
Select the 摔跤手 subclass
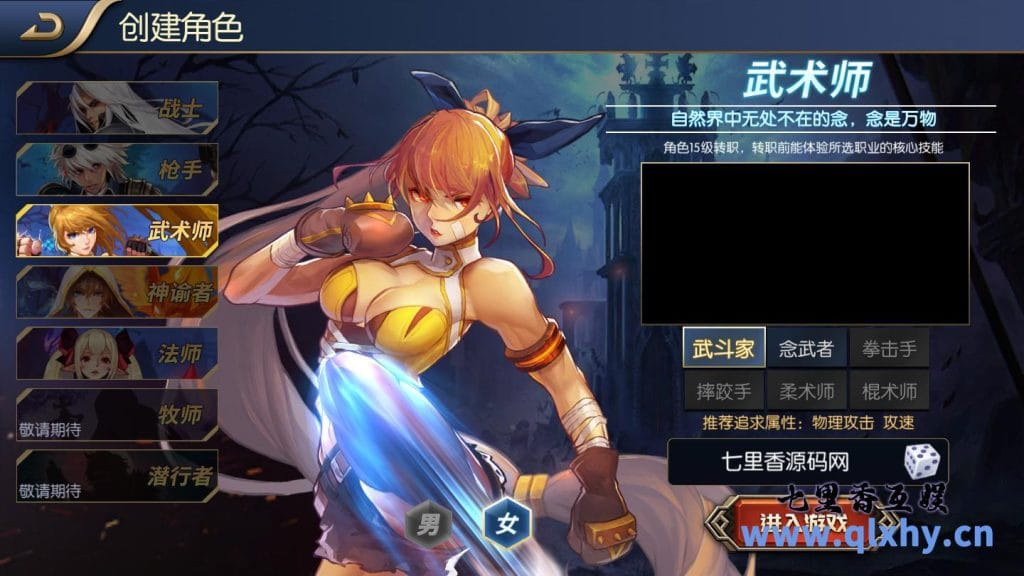724,390
